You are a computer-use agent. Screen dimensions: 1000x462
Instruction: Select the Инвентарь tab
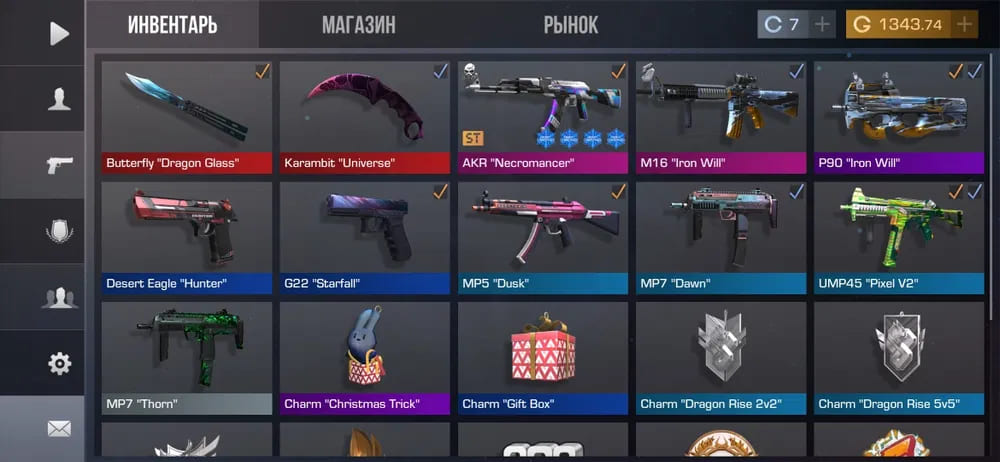click(x=172, y=25)
